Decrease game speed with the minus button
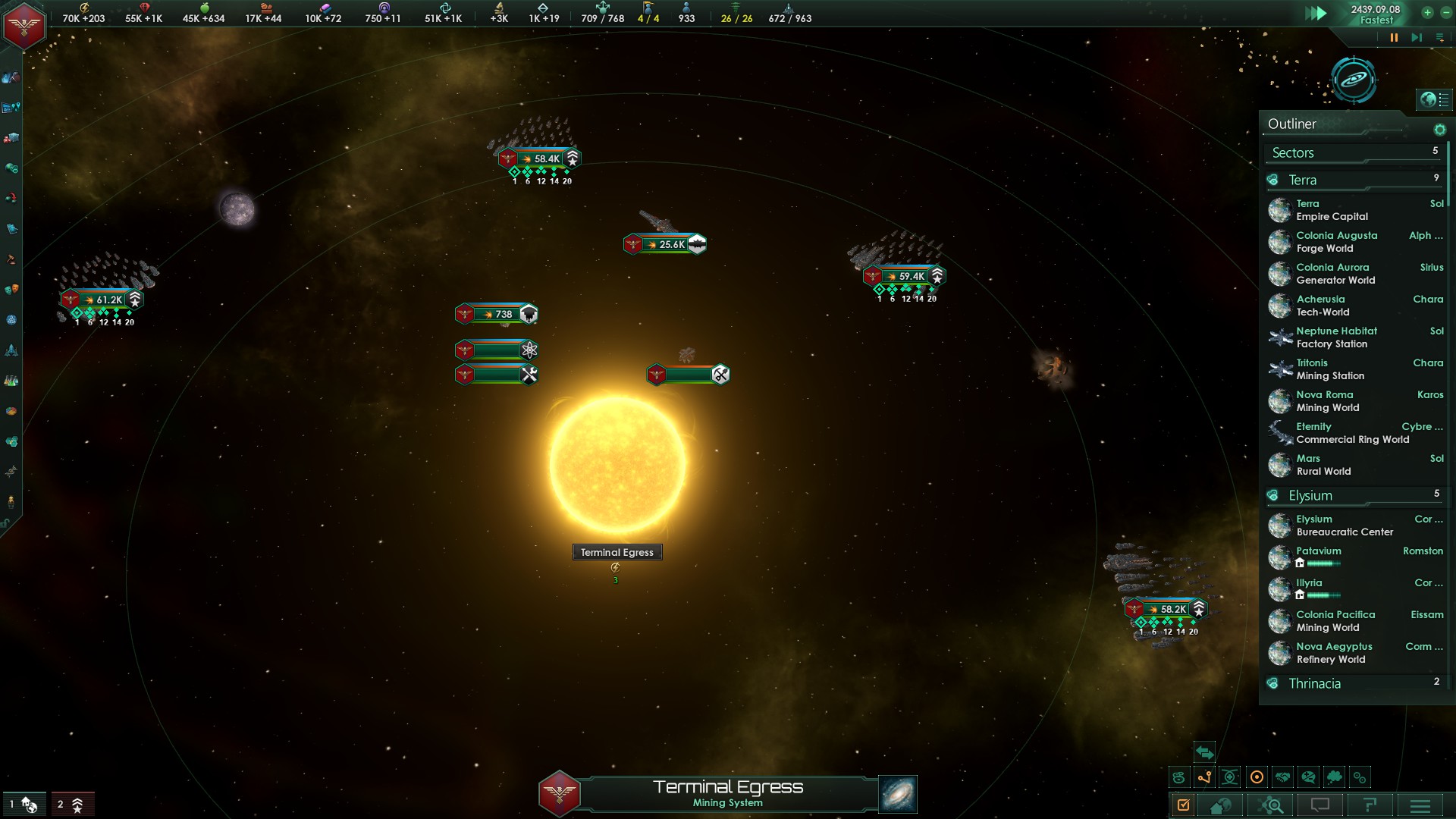The width and height of the screenshot is (1456, 819). [x=1443, y=12]
